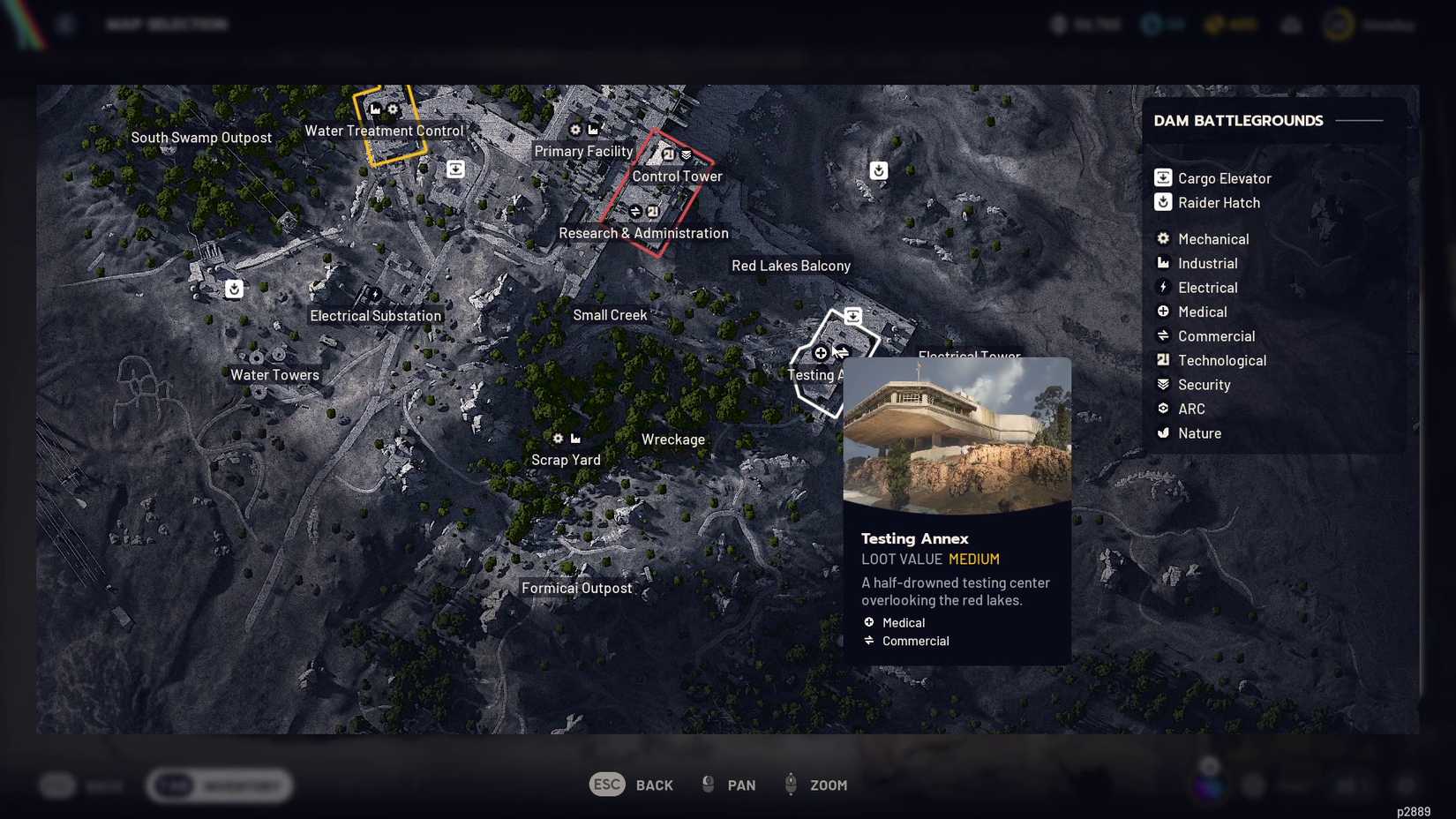Open the player emblem in the top-right corner
Image resolution: width=1456 pixels, height=819 pixels.
pyautogui.click(x=1337, y=24)
